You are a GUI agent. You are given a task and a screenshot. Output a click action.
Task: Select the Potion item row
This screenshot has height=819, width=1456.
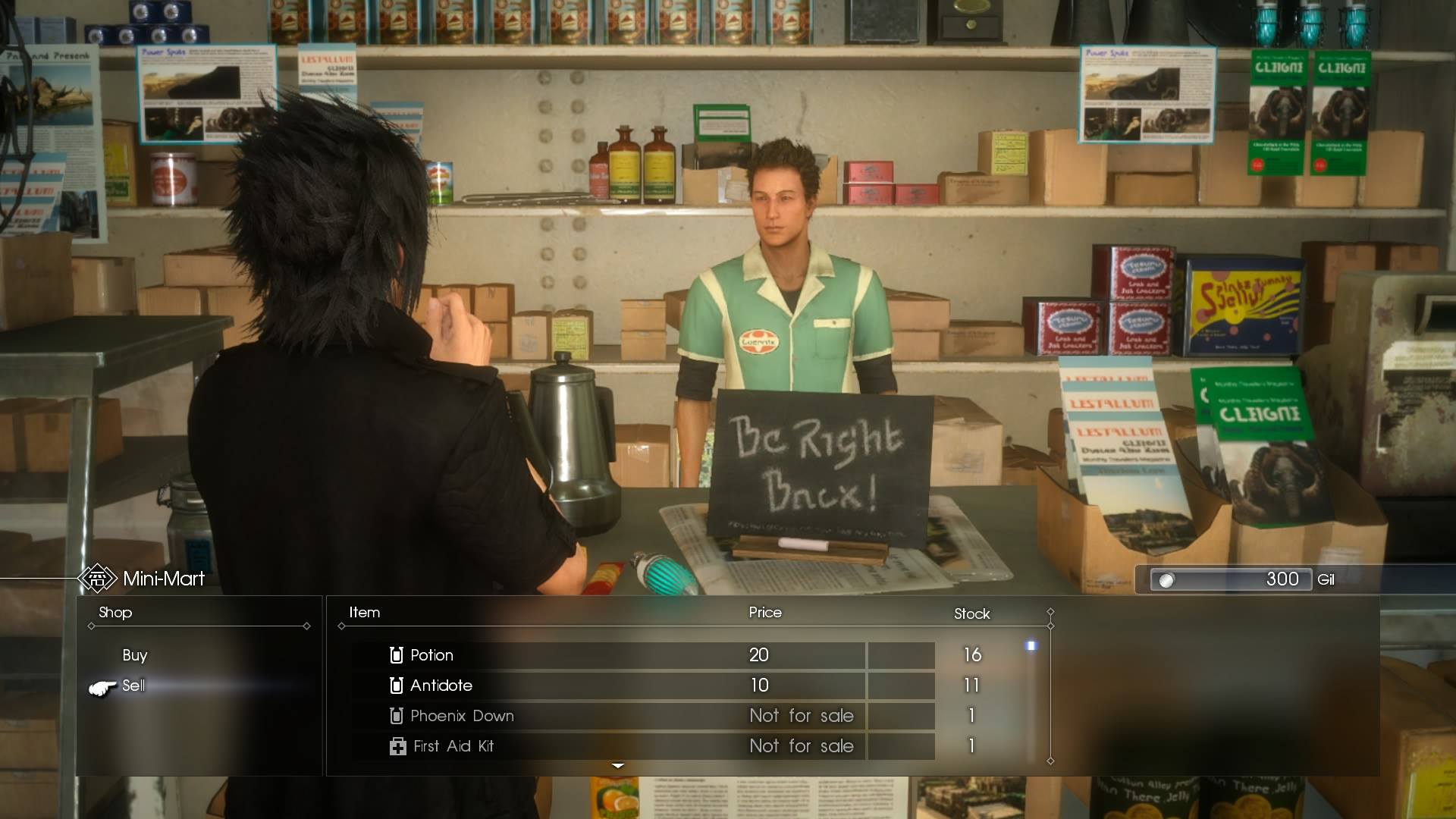[607, 655]
